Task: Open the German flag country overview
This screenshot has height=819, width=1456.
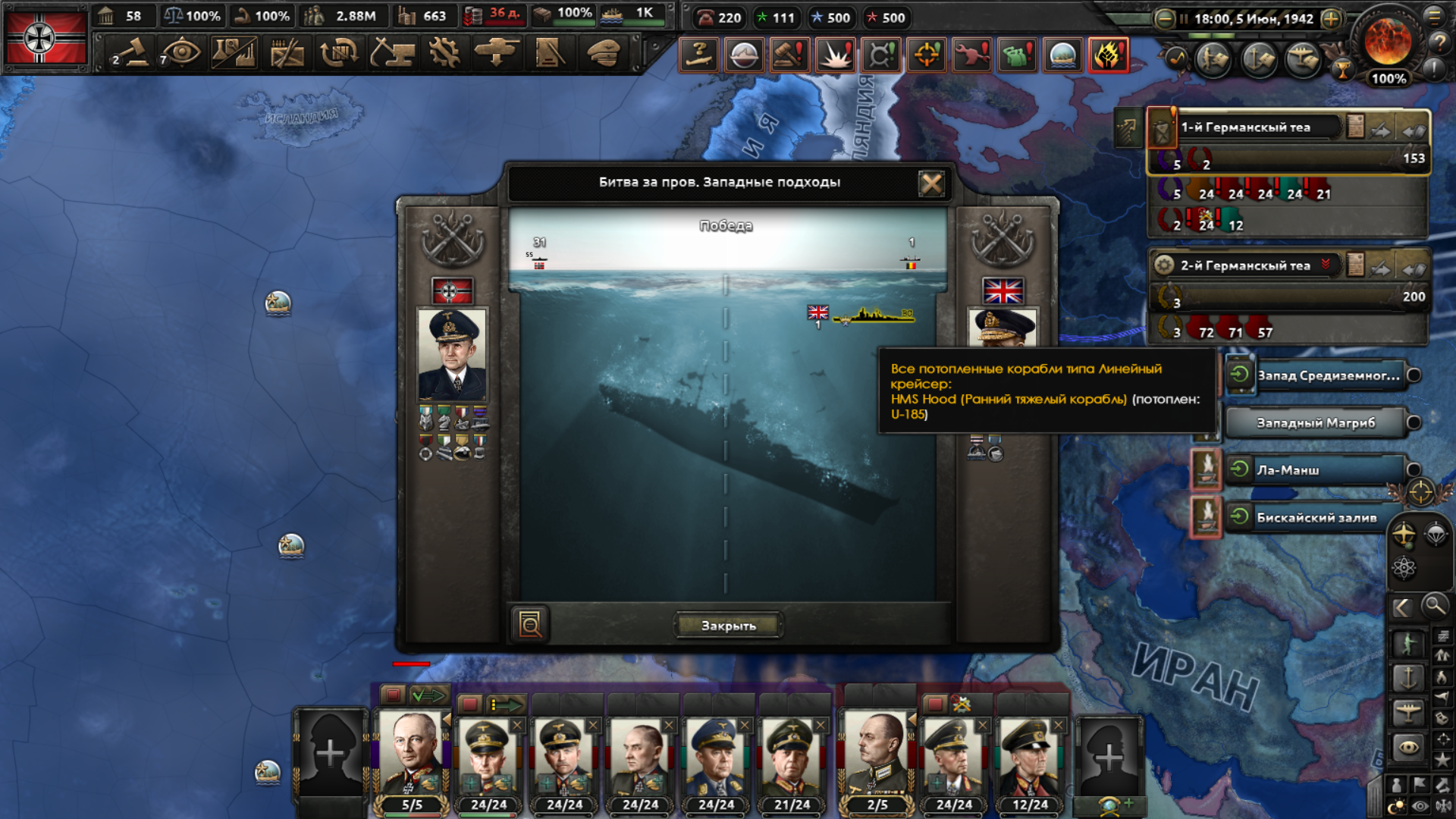Action: [x=45, y=38]
